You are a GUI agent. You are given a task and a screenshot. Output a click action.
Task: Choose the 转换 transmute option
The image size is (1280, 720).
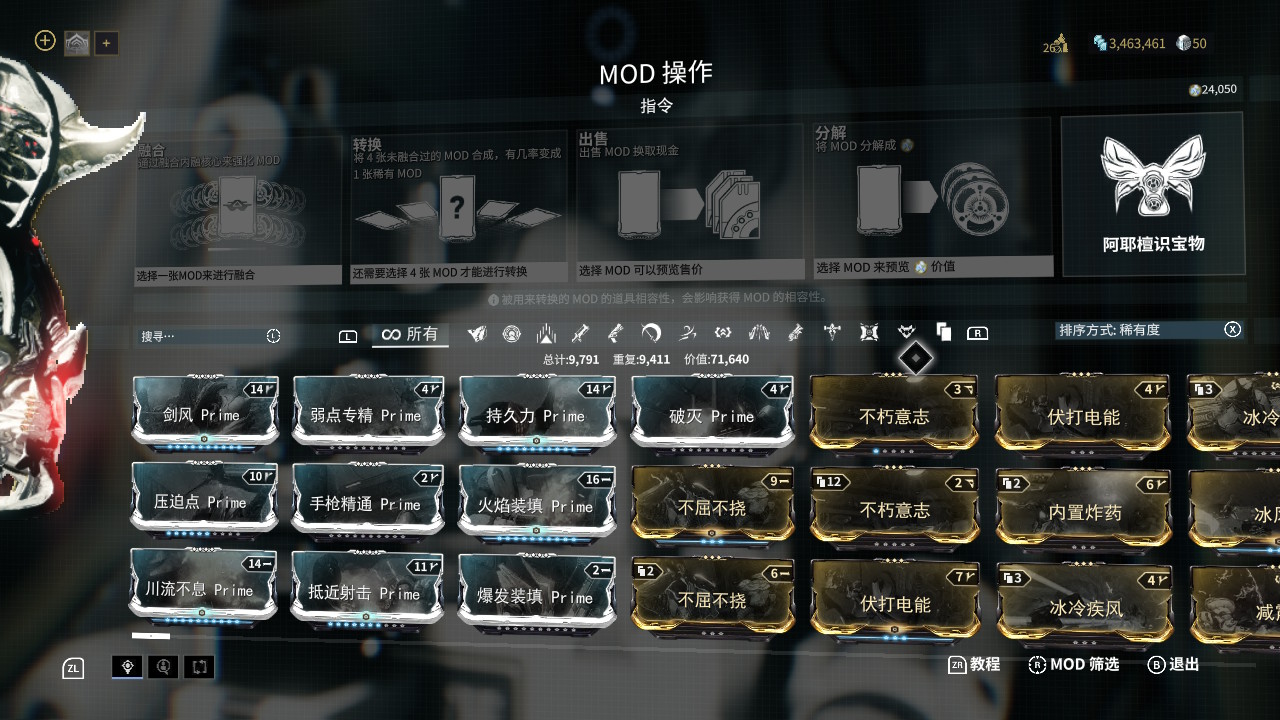(458, 207)
